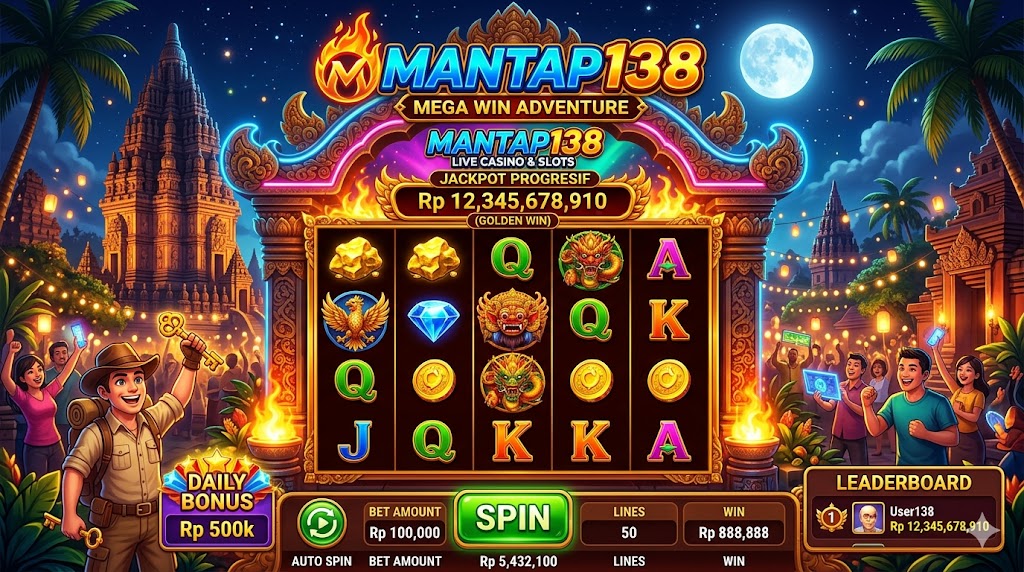Select the blue diamond reel symbol
Viewport: 1024px width, 572px height.
coord(433,320)
